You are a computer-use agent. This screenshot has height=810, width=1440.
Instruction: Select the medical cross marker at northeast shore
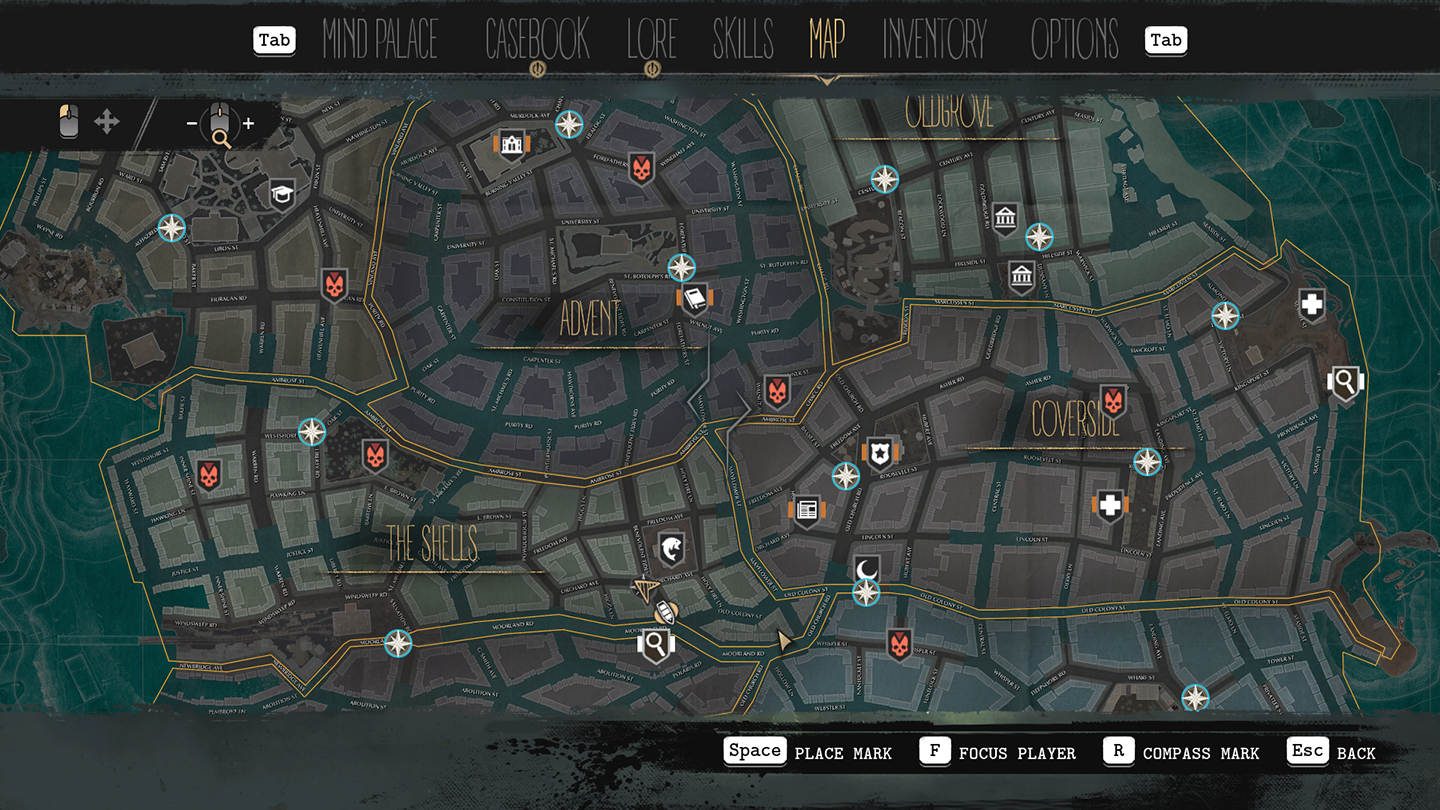(1312, 305)
